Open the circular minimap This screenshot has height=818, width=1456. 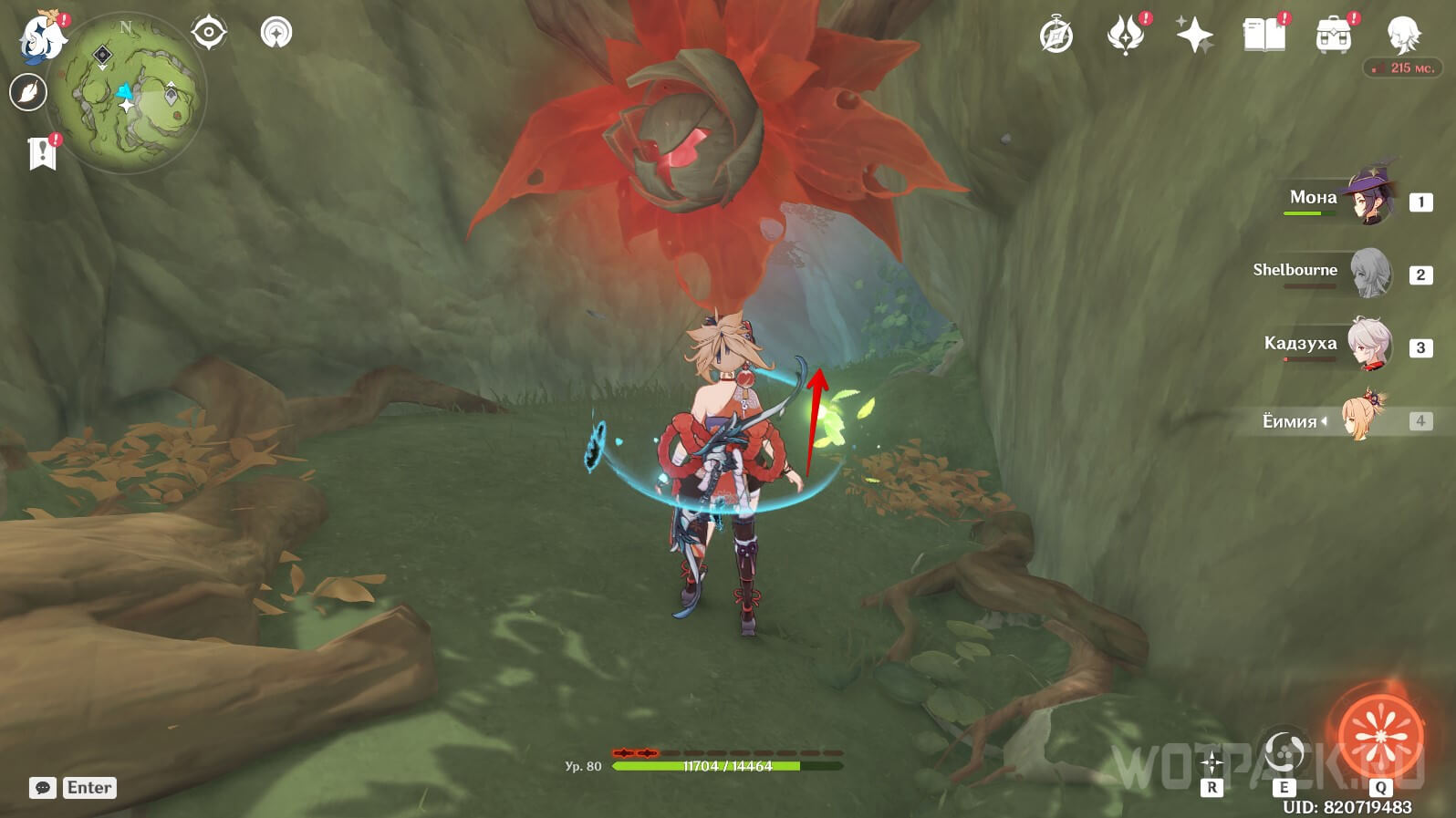point(127,93)
